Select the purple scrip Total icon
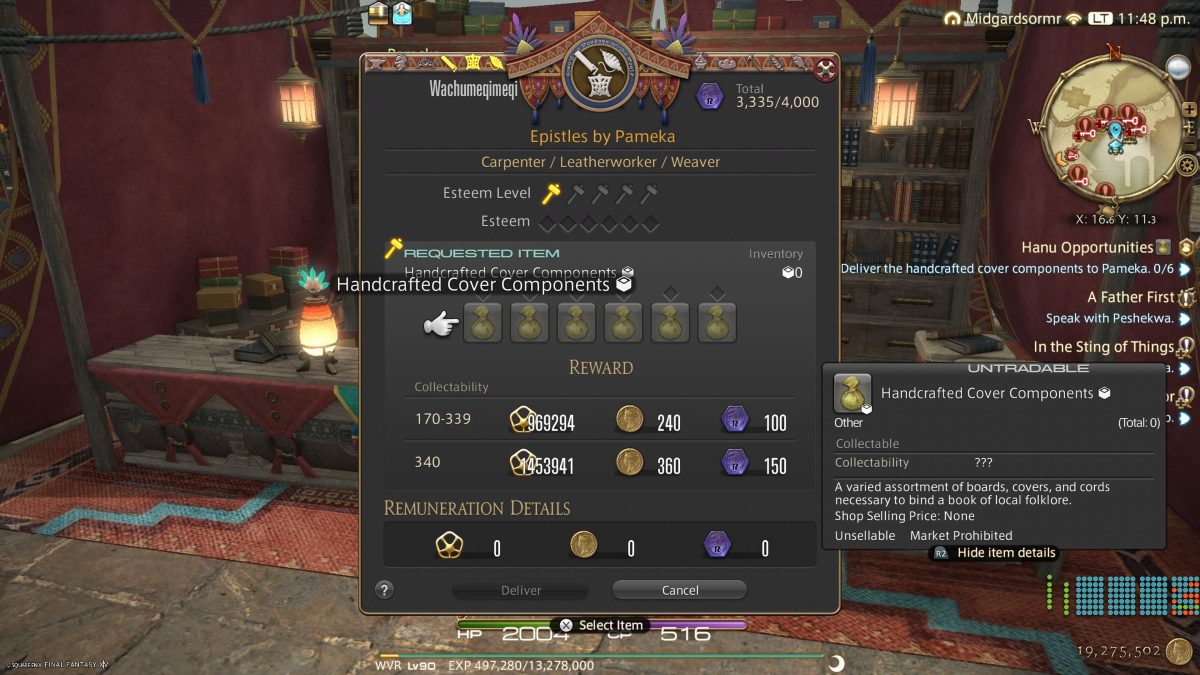Viewport: 1200px width, 675px height. click(711, 96)
